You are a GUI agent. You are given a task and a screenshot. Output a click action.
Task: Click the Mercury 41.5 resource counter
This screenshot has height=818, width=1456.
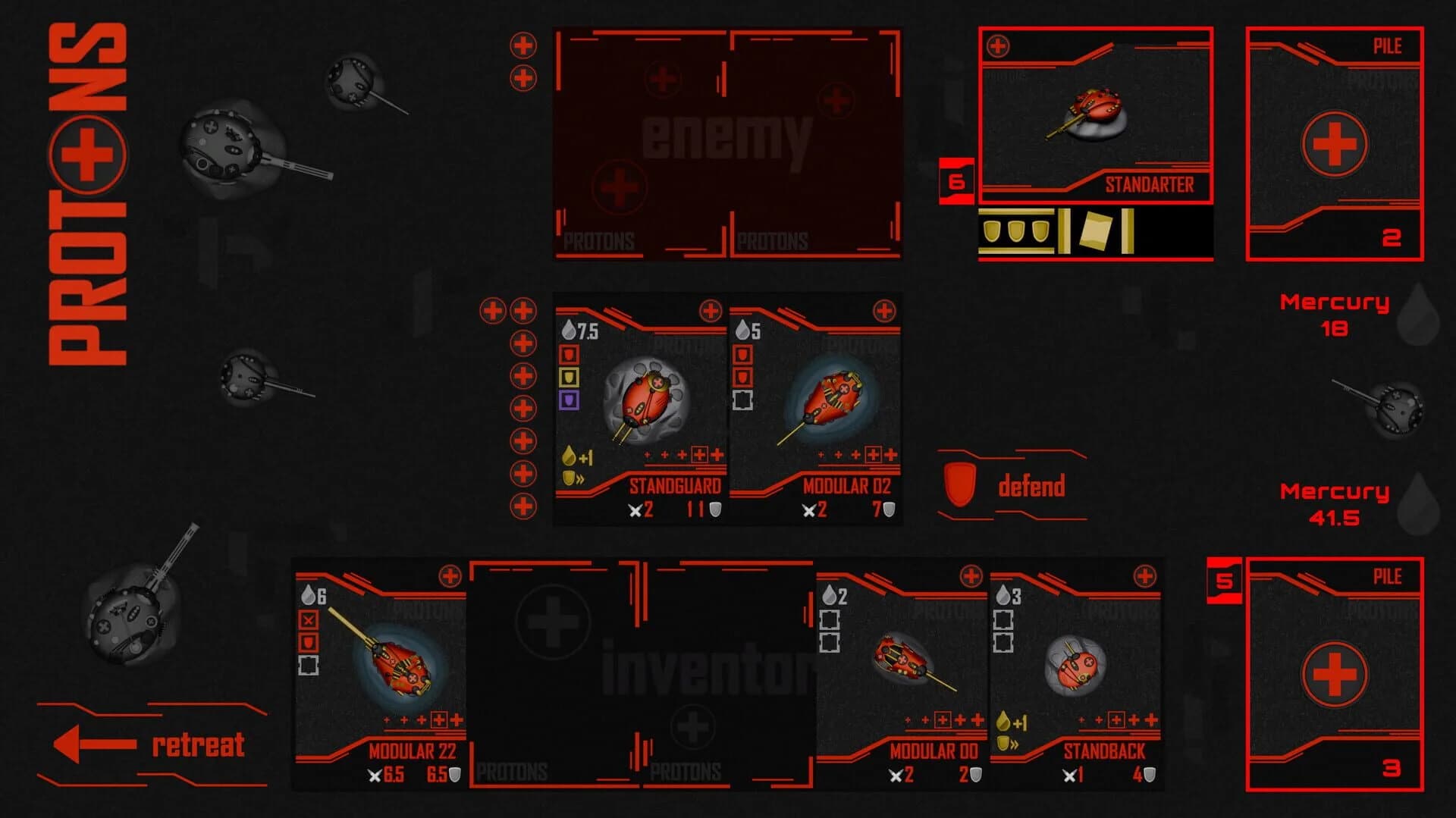click(x=1335, y=502)
